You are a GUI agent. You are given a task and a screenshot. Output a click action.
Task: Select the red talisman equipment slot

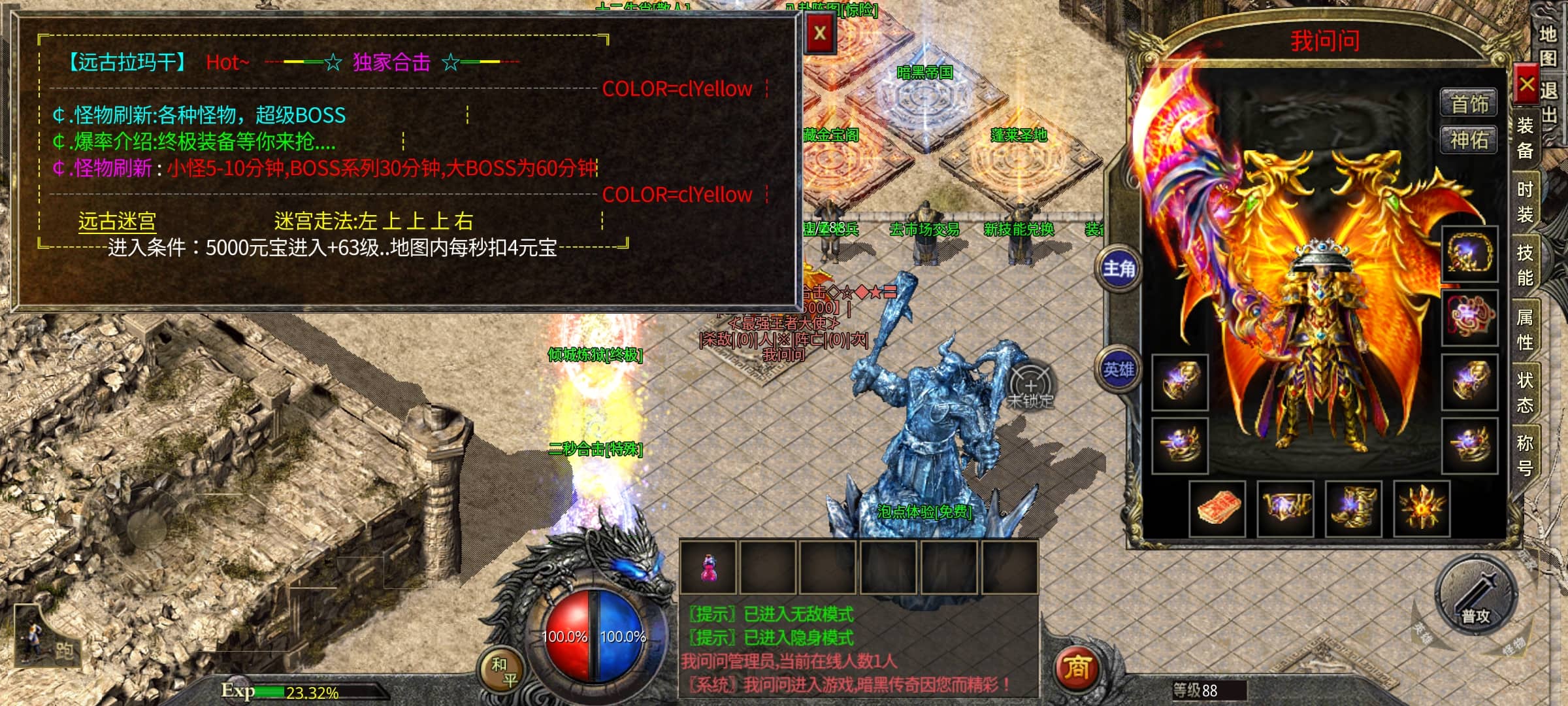click(1217, 509)
